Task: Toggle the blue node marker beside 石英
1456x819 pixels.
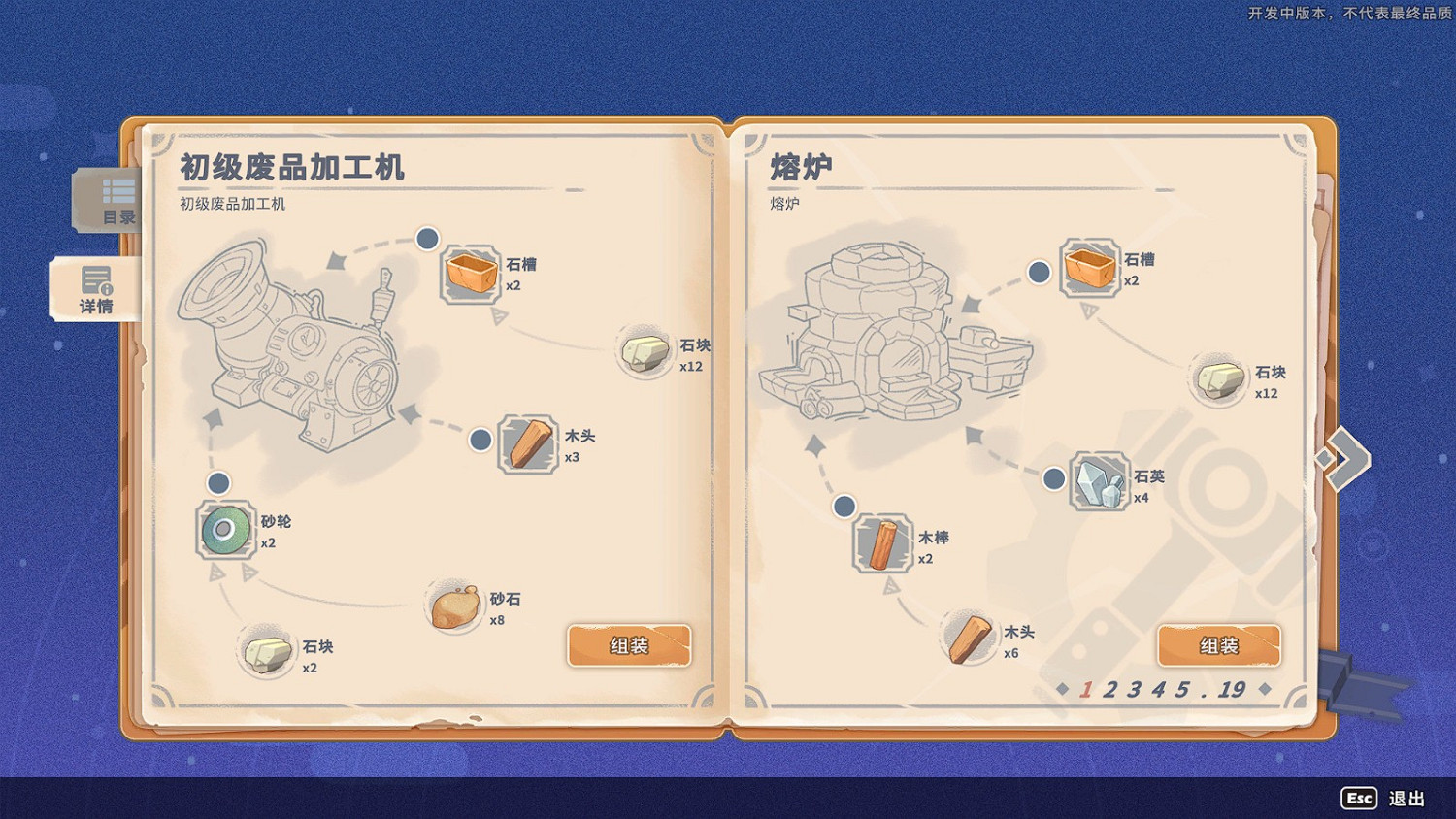Action: pos(1054,477)
